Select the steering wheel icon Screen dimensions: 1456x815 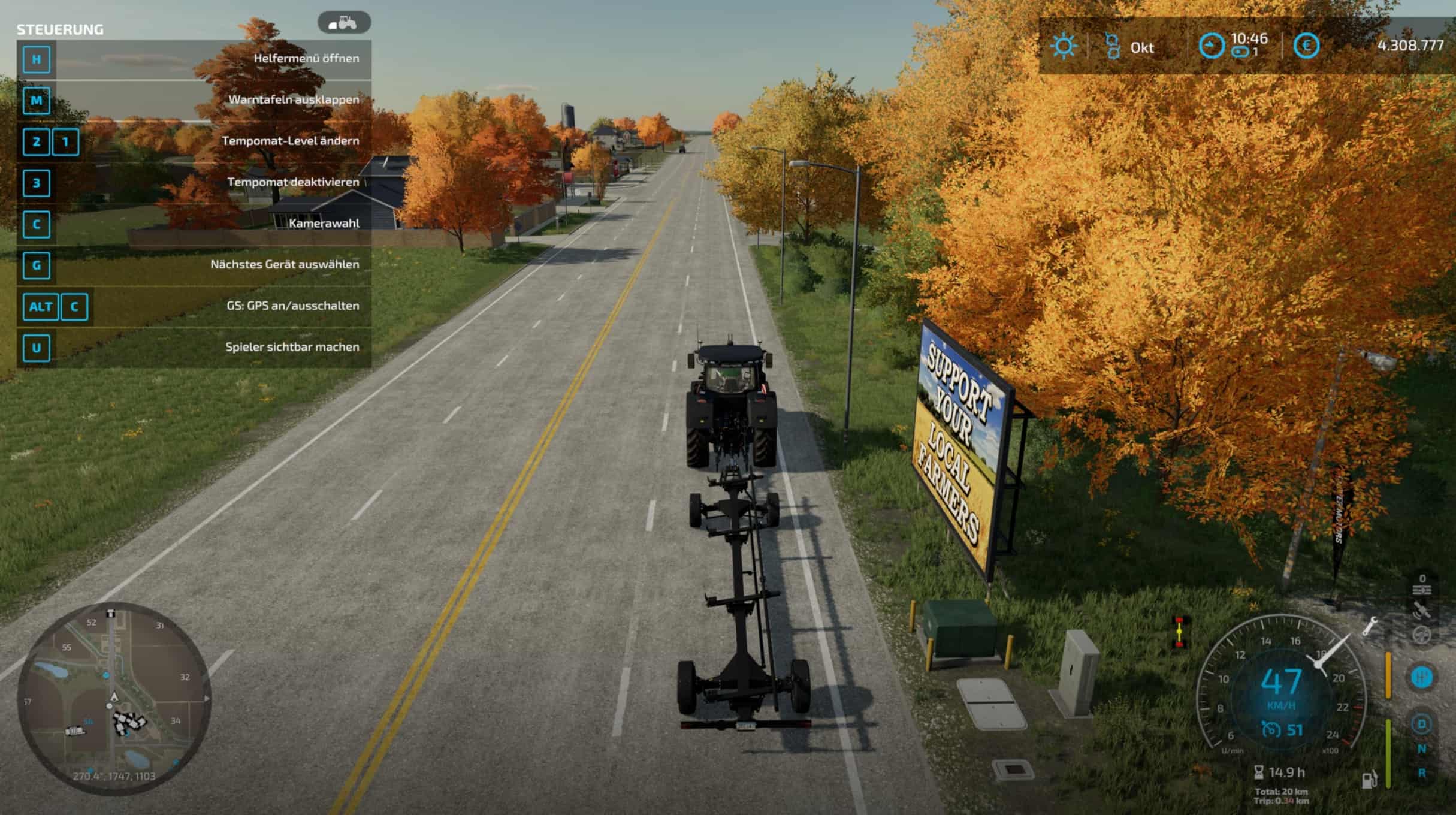(x=1422, y=635)
